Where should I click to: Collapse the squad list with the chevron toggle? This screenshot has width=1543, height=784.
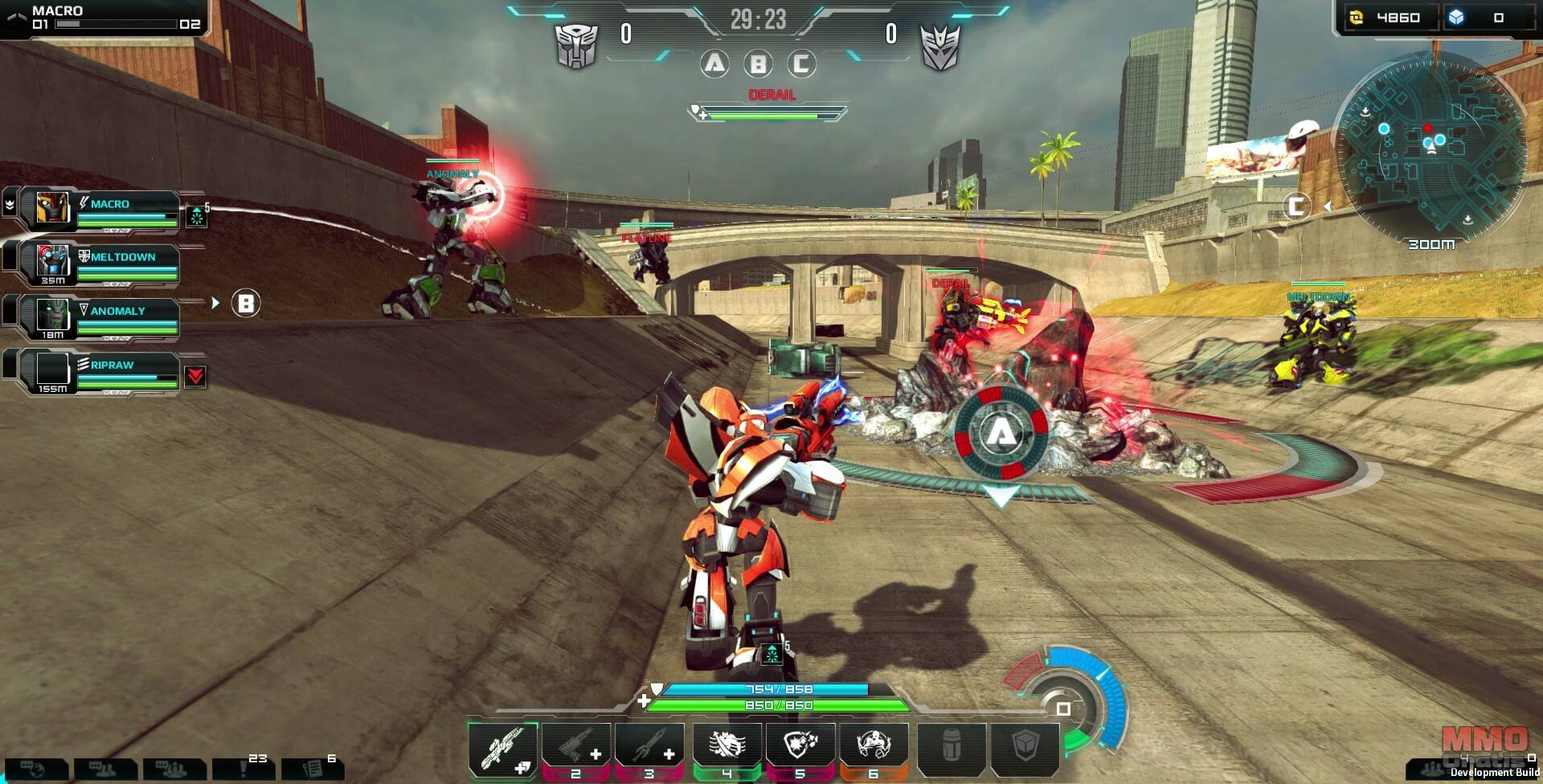coord(10,204)
